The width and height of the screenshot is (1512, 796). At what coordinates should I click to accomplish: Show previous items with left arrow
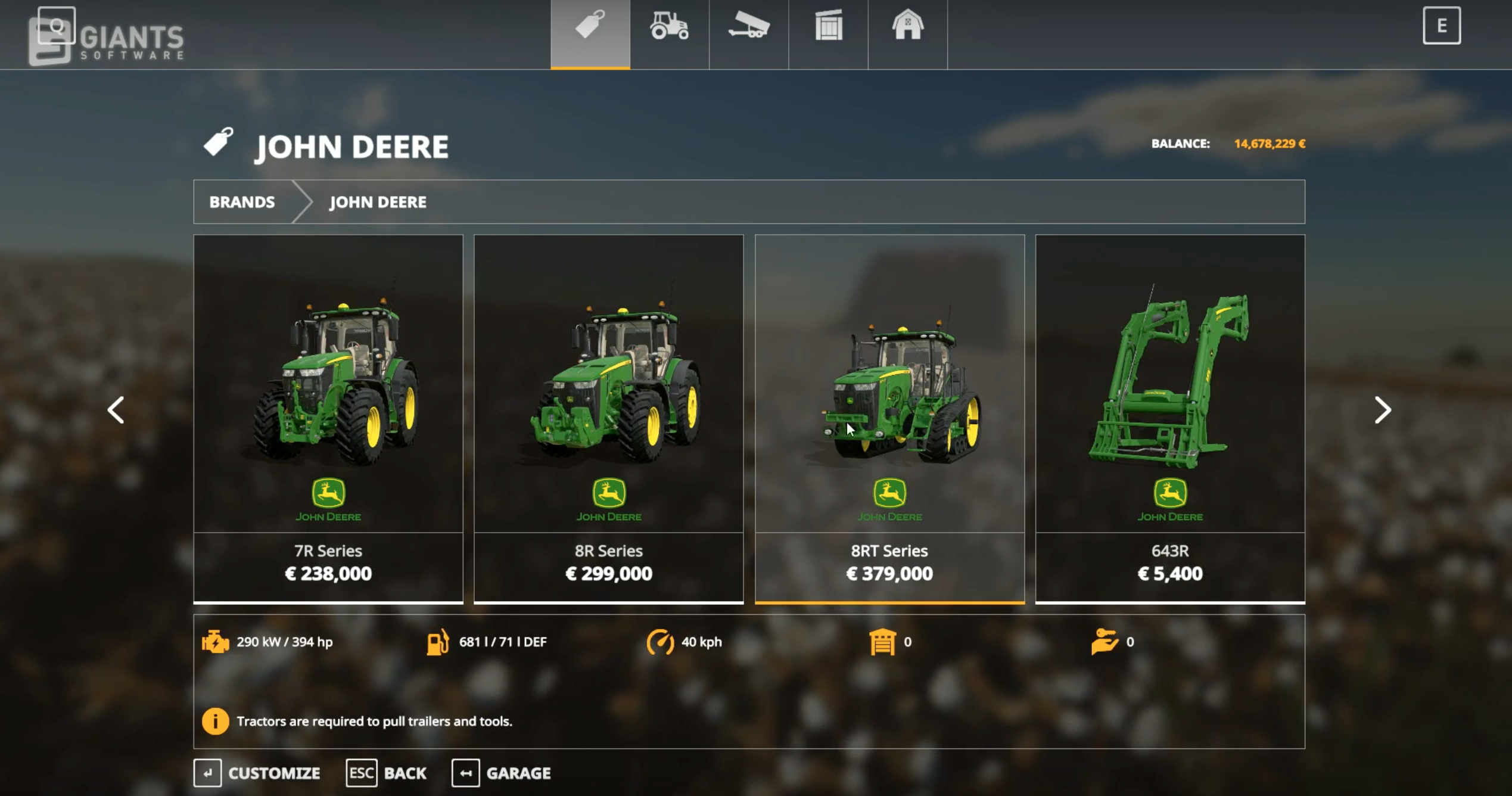pyautogui.click(x=116, y=410)
